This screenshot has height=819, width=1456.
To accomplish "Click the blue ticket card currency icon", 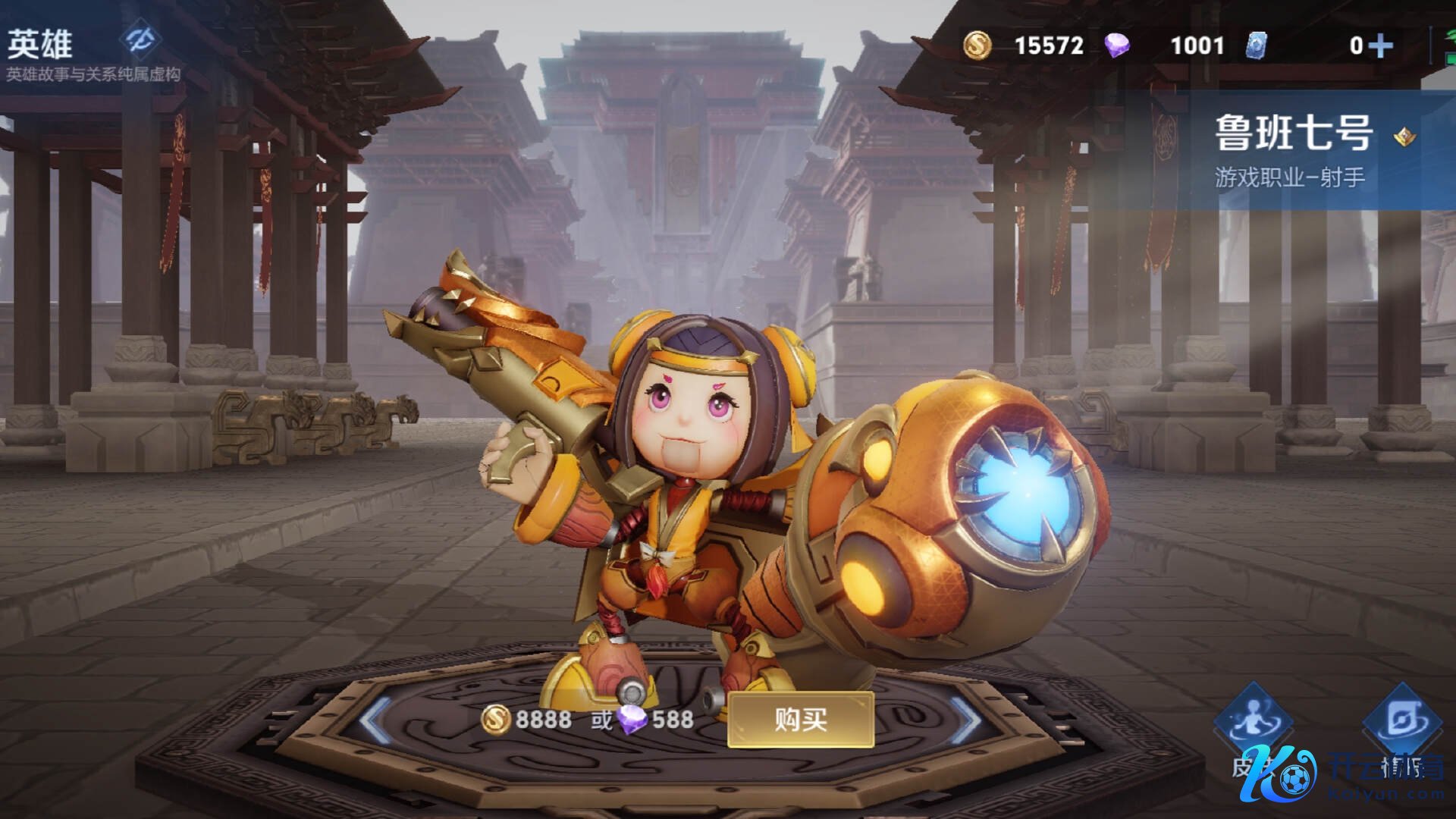I will coord(1256,45).
